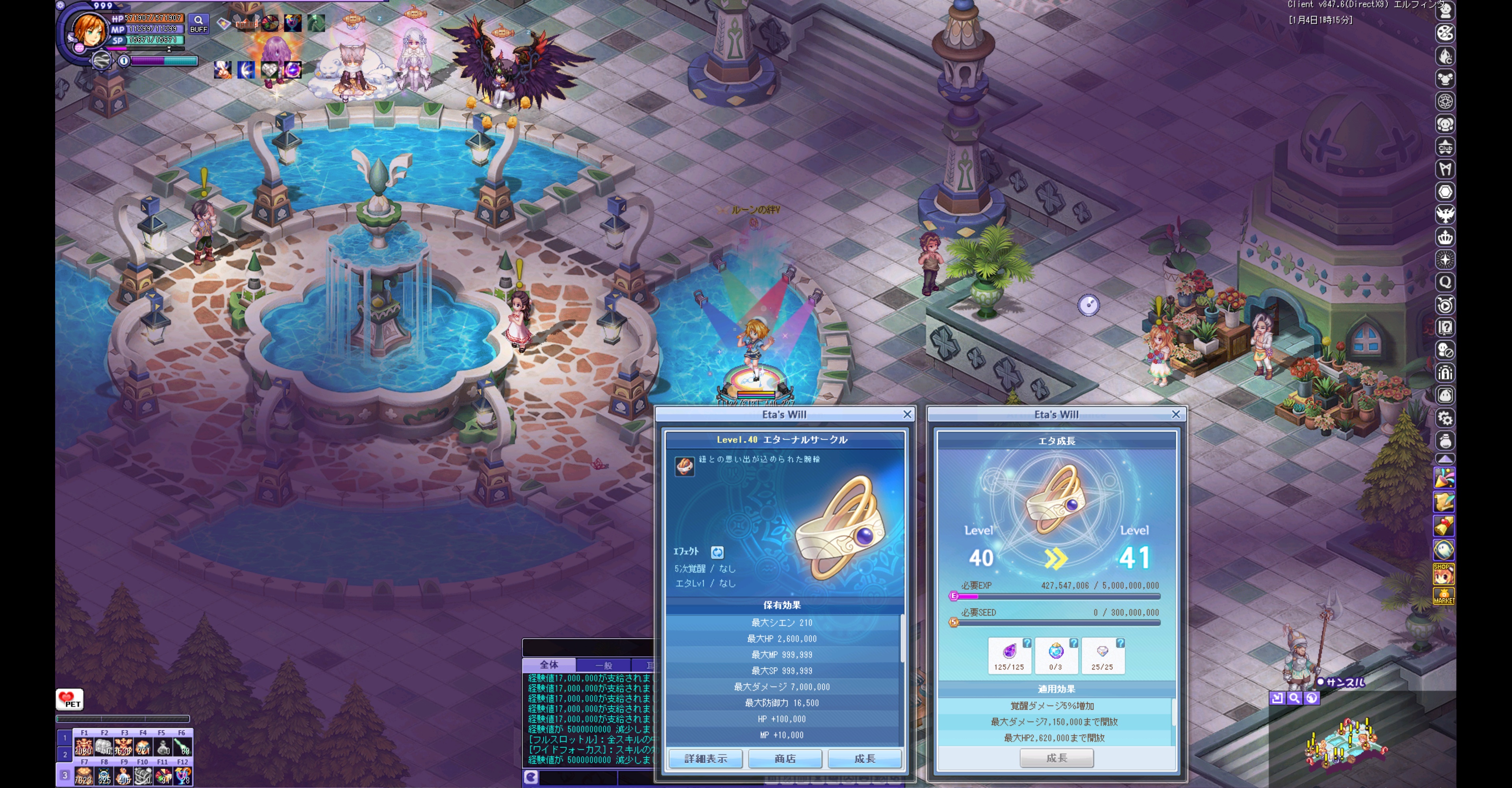Toggle the エフェクト refresh icon
Screen dimensions: 1512x788
point(717,552)
